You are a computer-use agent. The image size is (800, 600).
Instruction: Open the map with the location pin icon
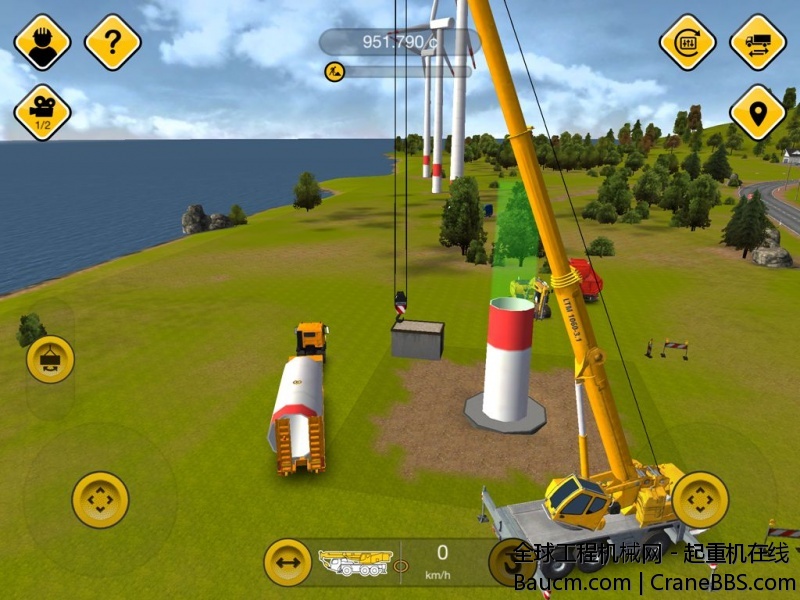pos(758,113)
